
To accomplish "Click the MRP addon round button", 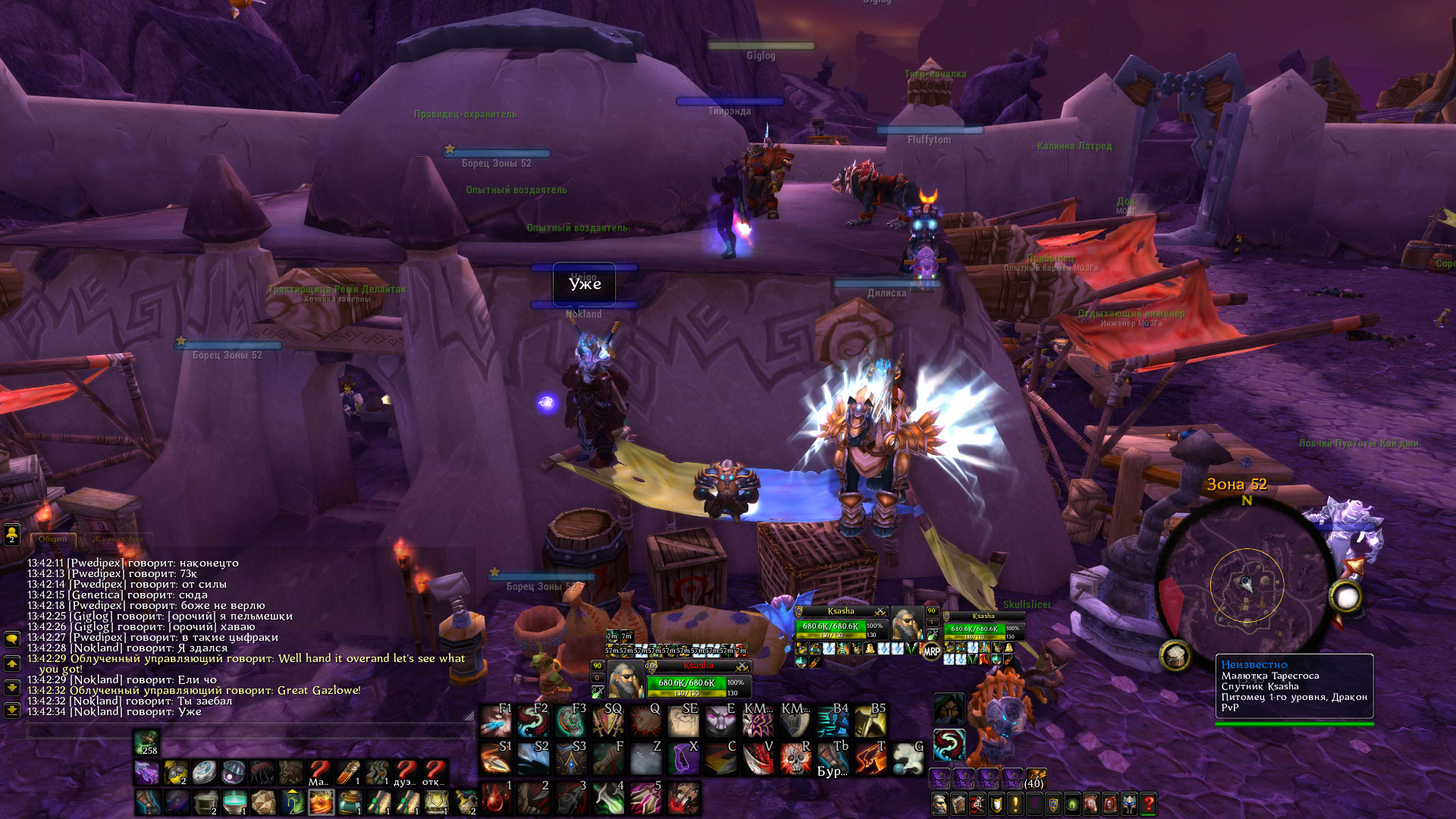I will (x=931, y=651).
